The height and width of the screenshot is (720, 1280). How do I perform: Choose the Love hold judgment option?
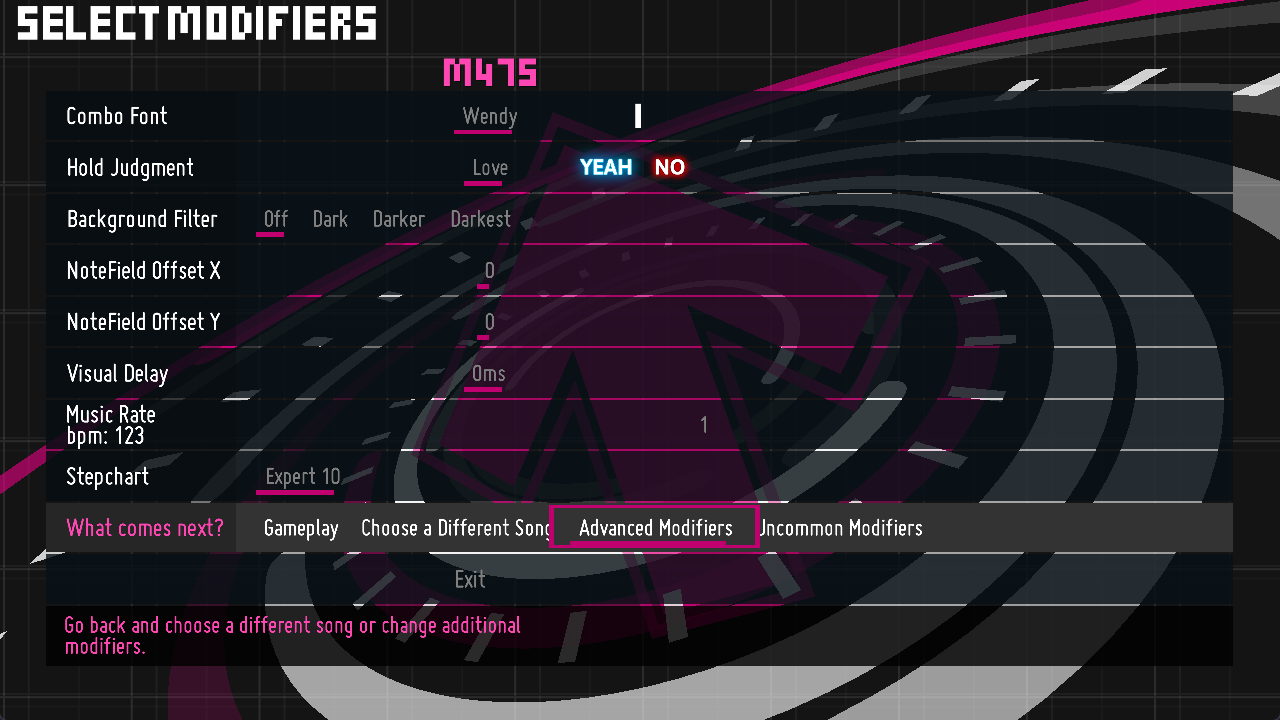[489, 168]
